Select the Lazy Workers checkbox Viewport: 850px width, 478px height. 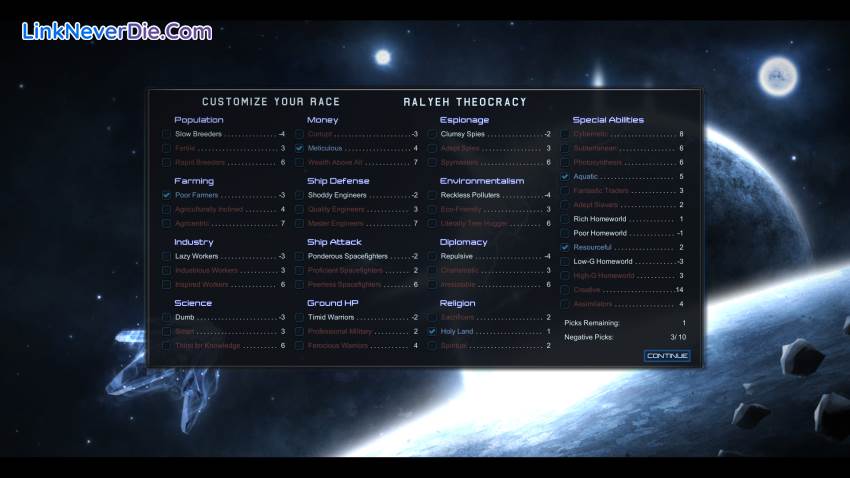click(167, 256)
